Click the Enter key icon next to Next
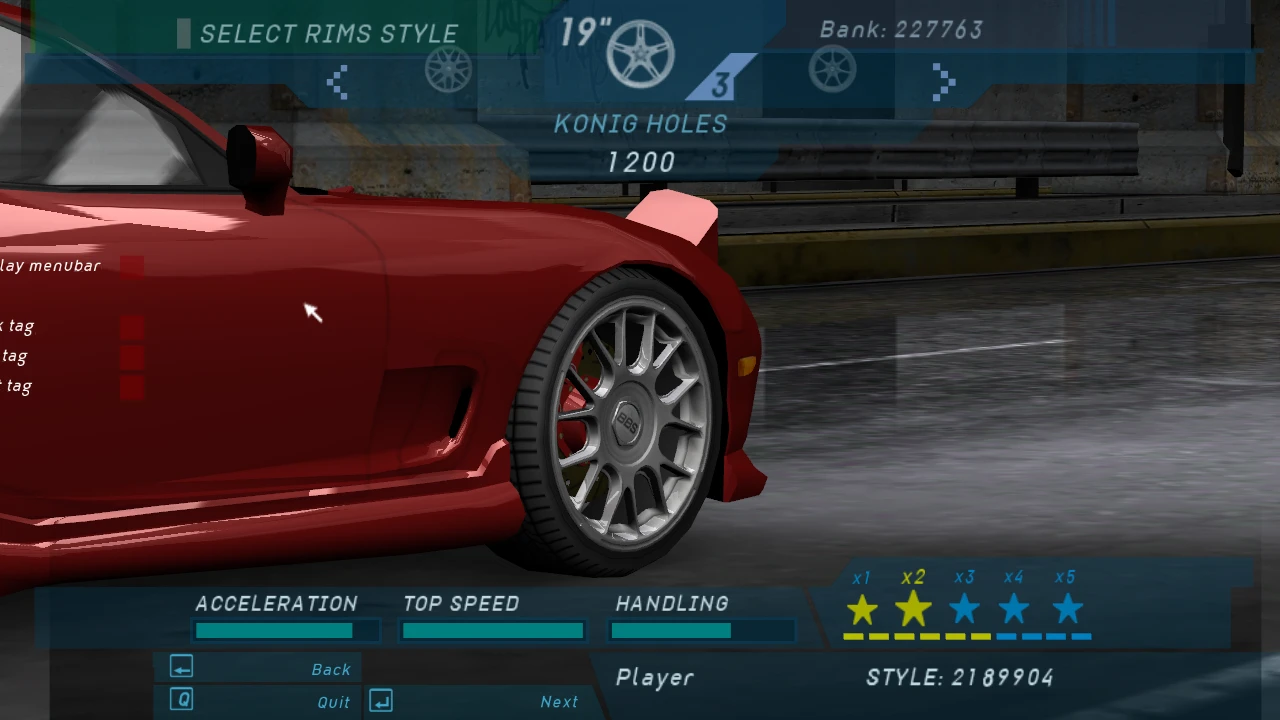Viewport: 1280px width, 720px height. (x=380, y=701)
